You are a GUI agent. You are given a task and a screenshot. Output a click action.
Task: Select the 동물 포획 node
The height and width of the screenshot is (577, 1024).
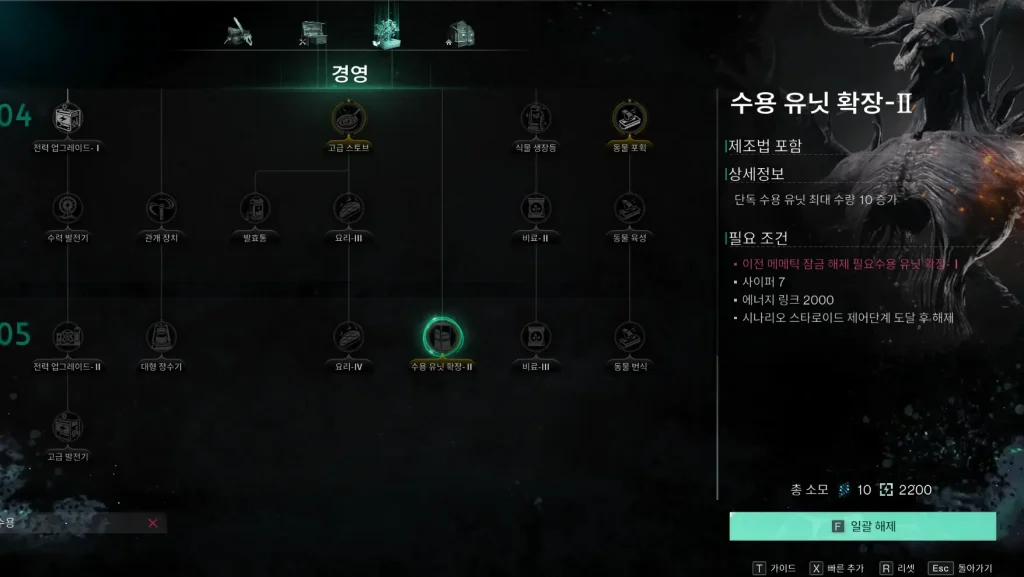tap(629, 119)
